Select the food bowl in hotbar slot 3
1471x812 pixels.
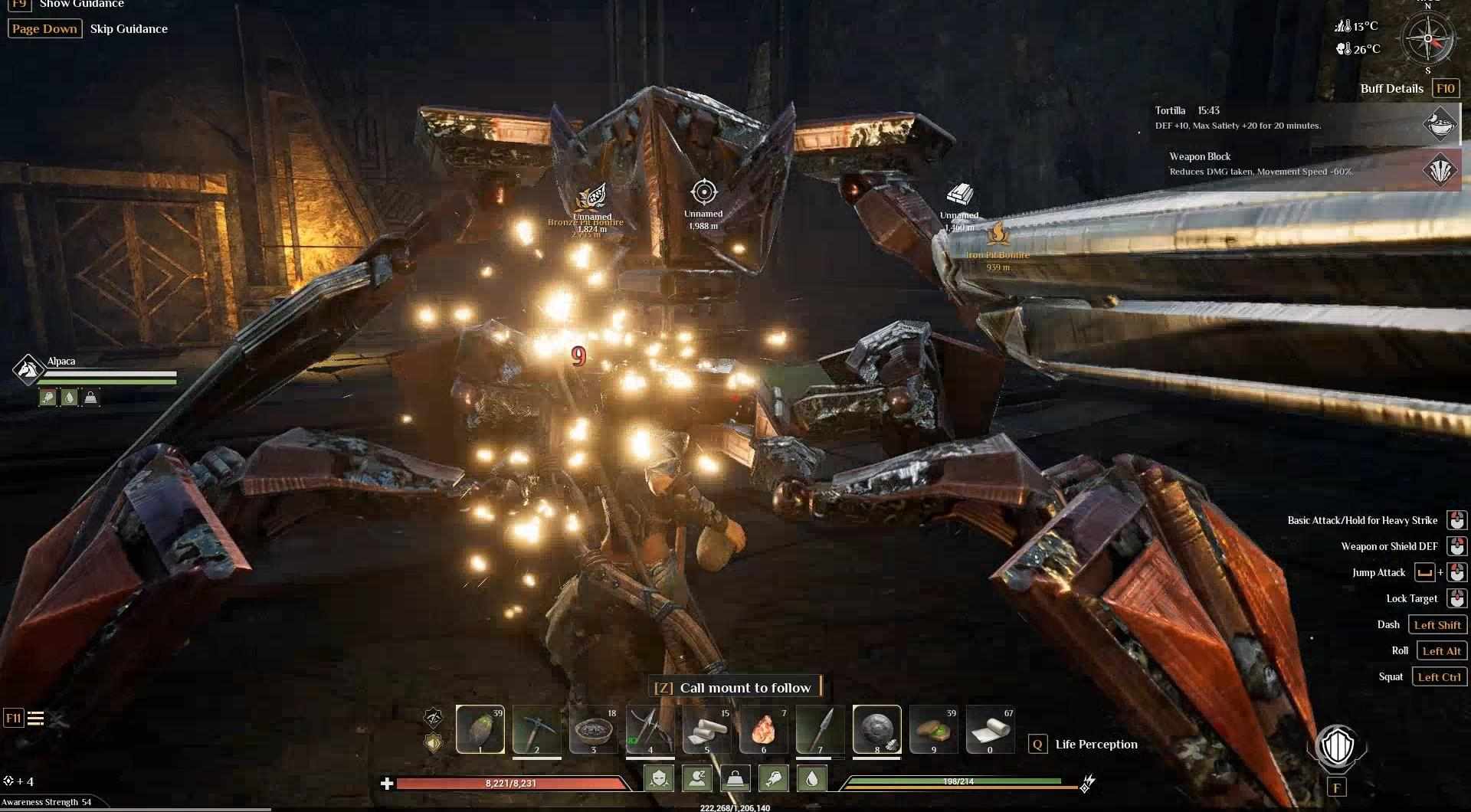click(593, 729)
